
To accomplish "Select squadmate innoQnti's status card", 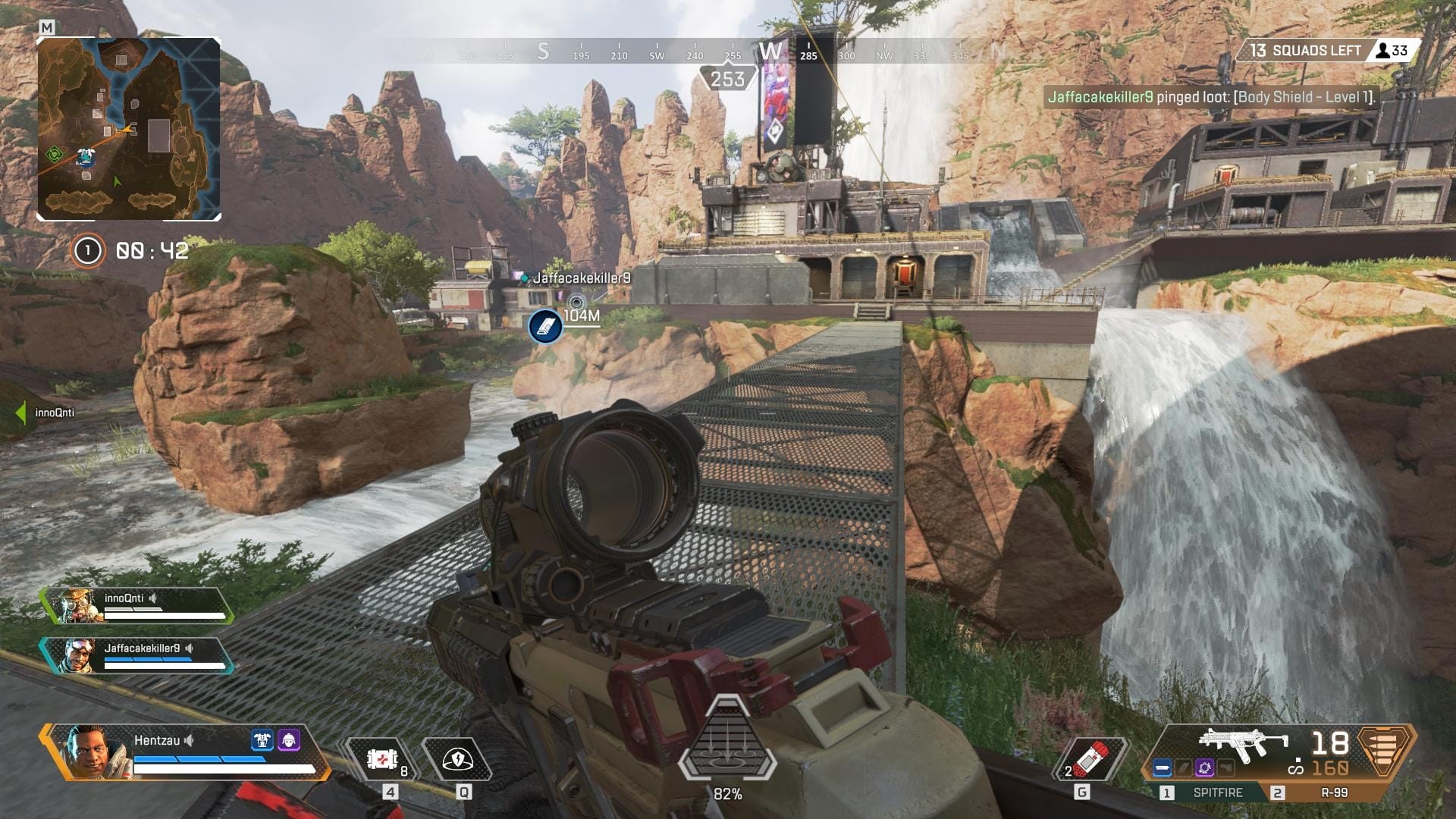I will [x=136, y=606].
